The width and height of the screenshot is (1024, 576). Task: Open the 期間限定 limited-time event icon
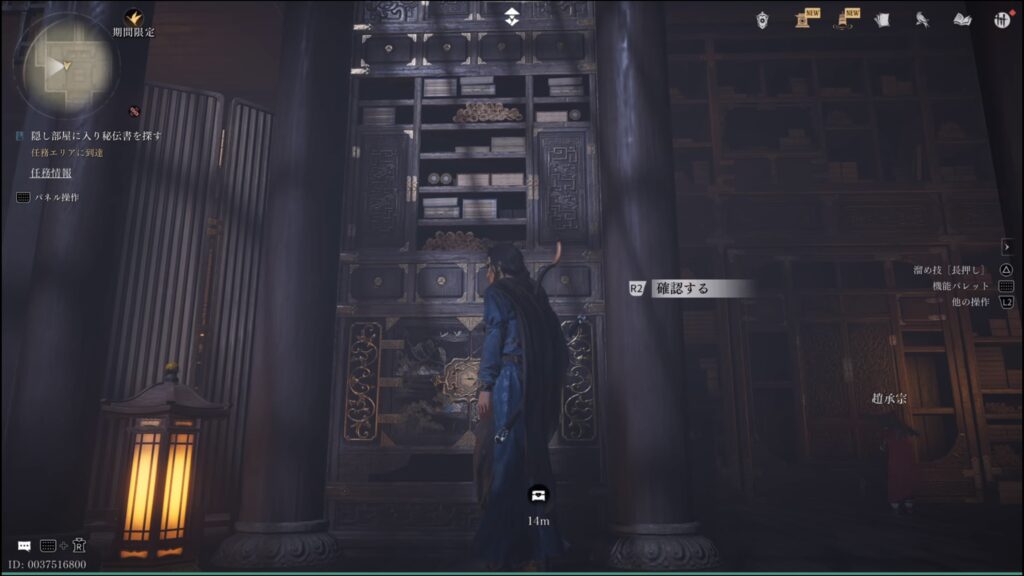click(133, 18)
